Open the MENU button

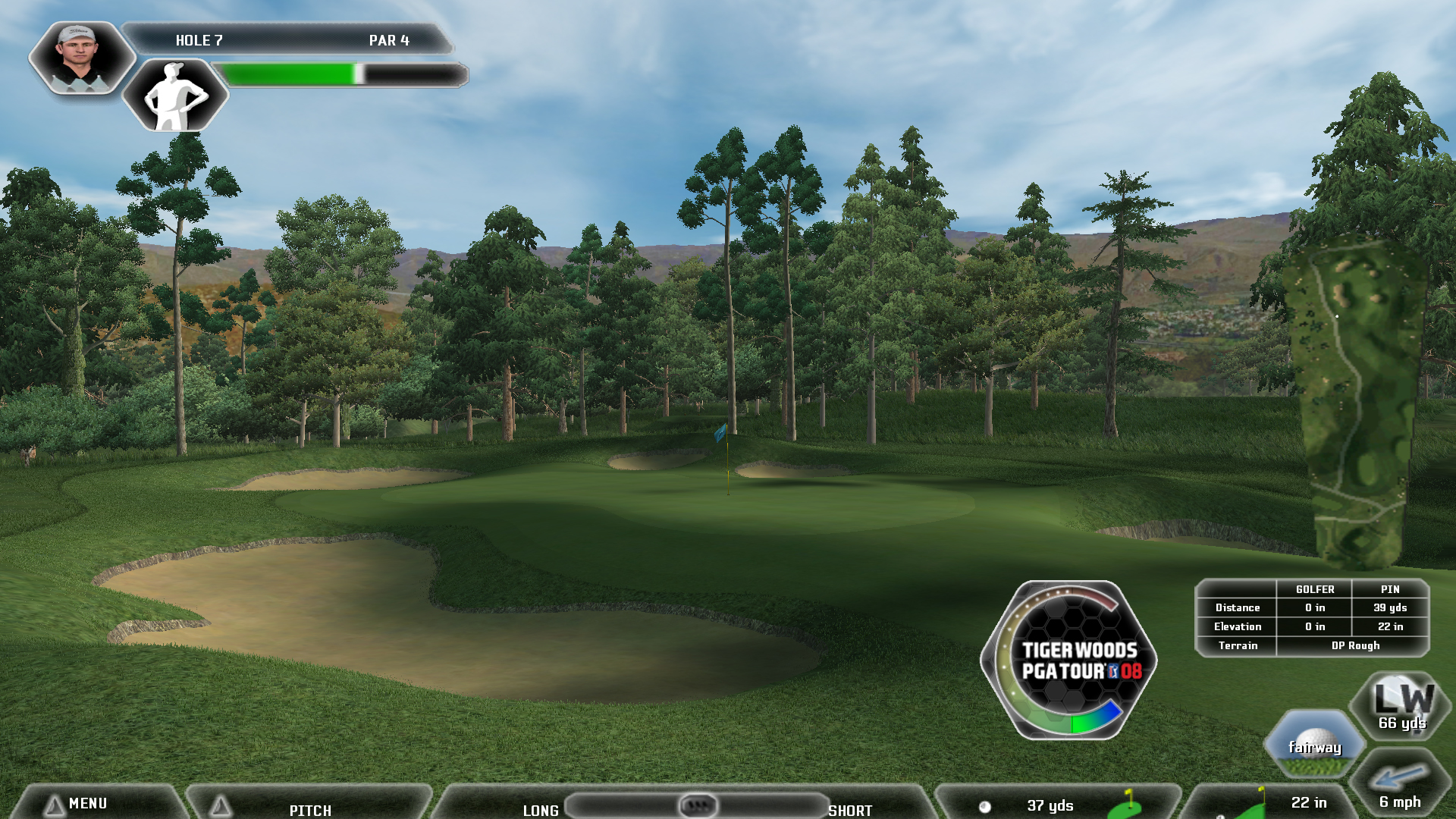87,803
